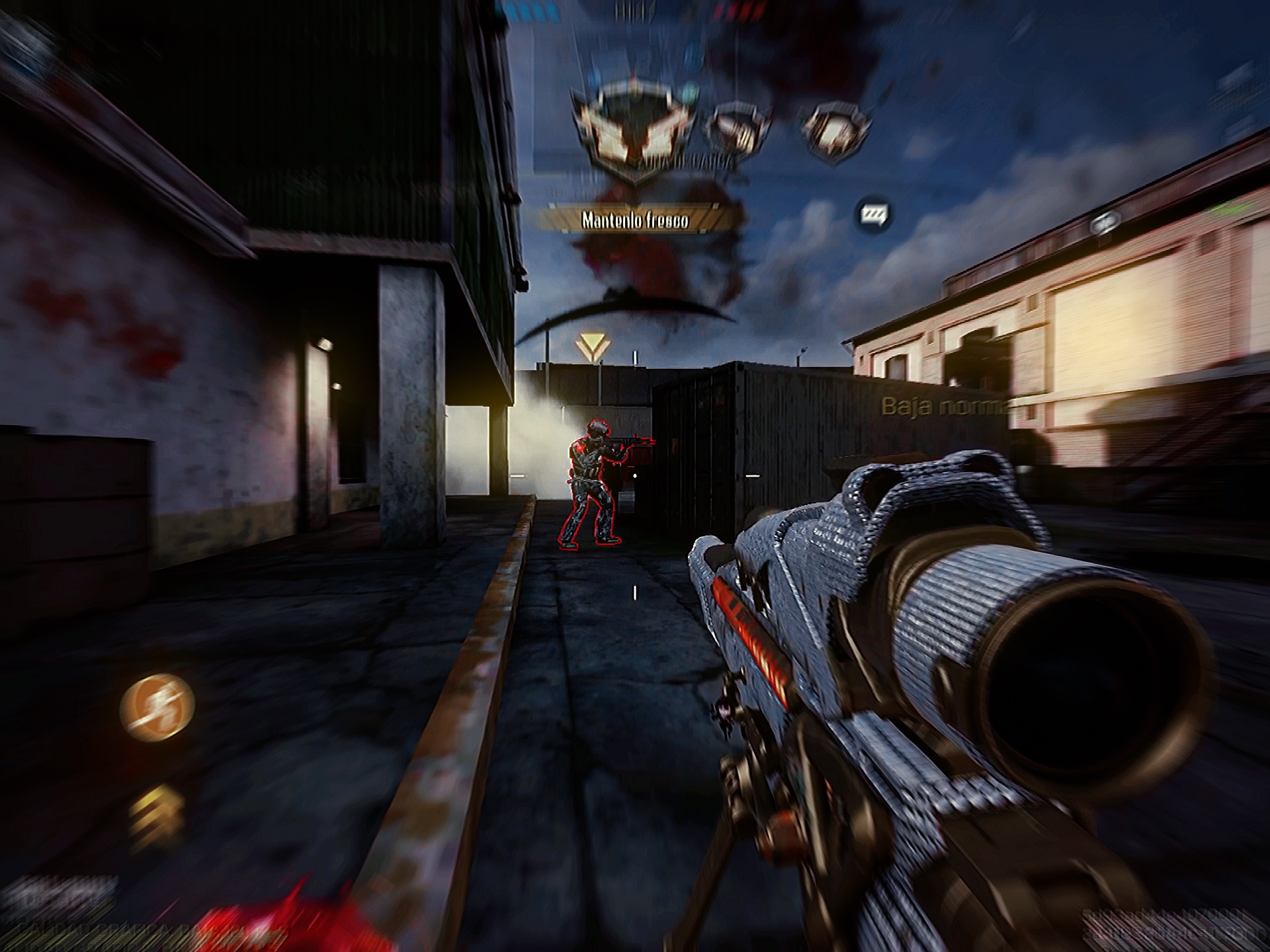
Task: Tap the small oval icon beside the chat bubble
Action: click(1105, 223)
